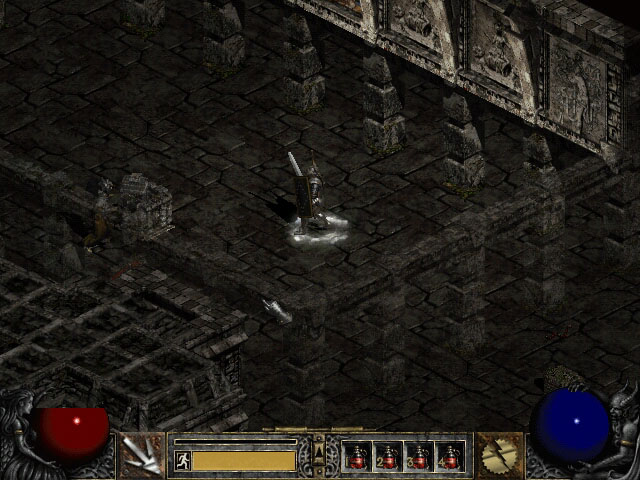
Task: Drink the red potion in belt slot 3
Action: [x=419, y=457]
